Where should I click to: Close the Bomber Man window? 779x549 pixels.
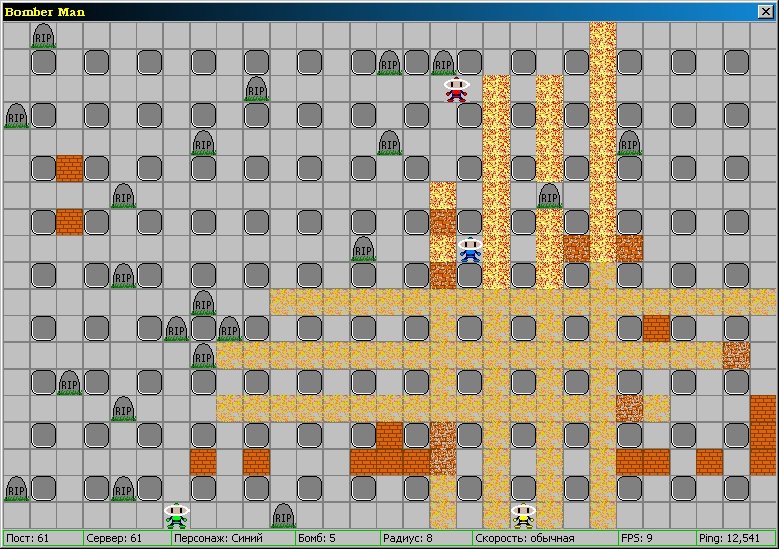pos(766,12)
